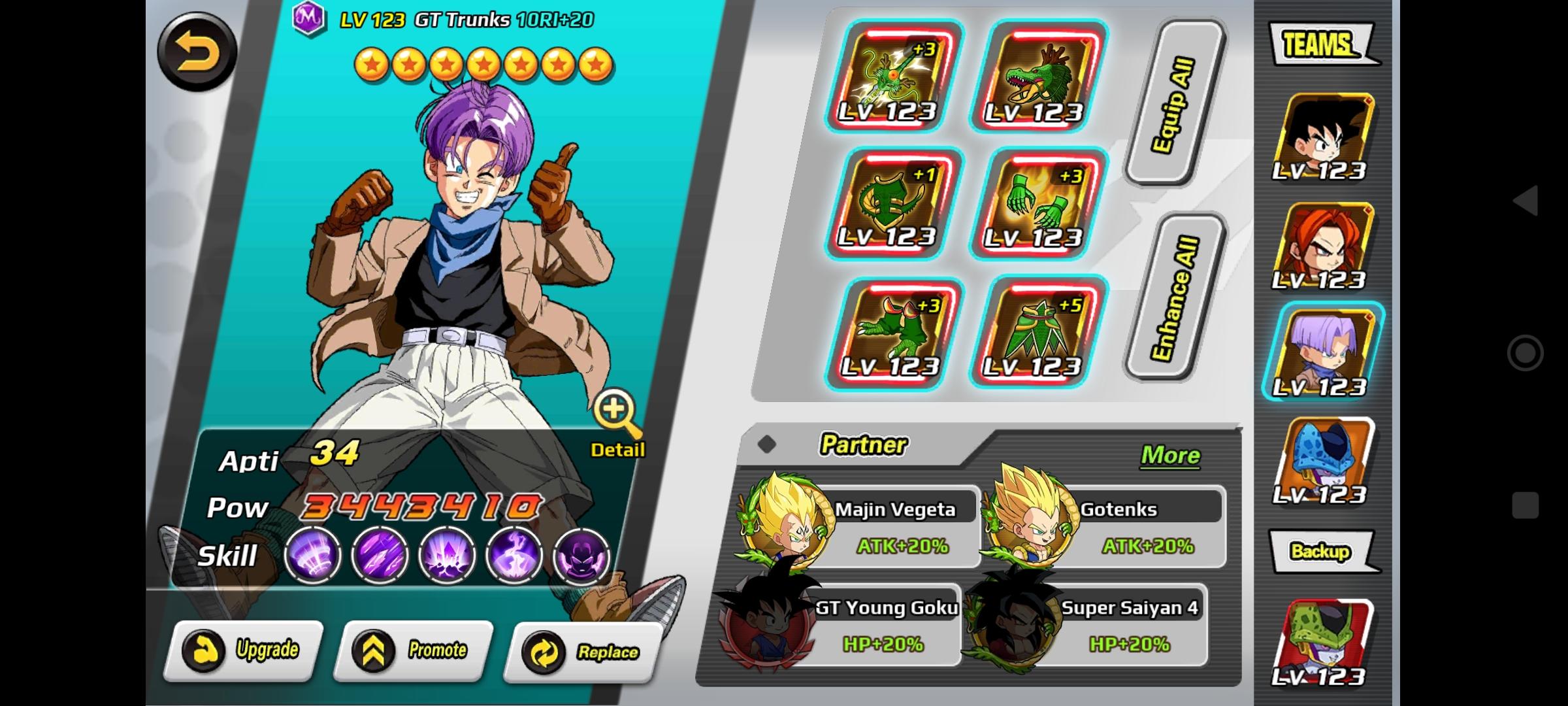The height and width of the screenshot is (706, 1568).
Task: Go back with the yellow arrow button
Action: pyautogui.click(x=197, y=52)
